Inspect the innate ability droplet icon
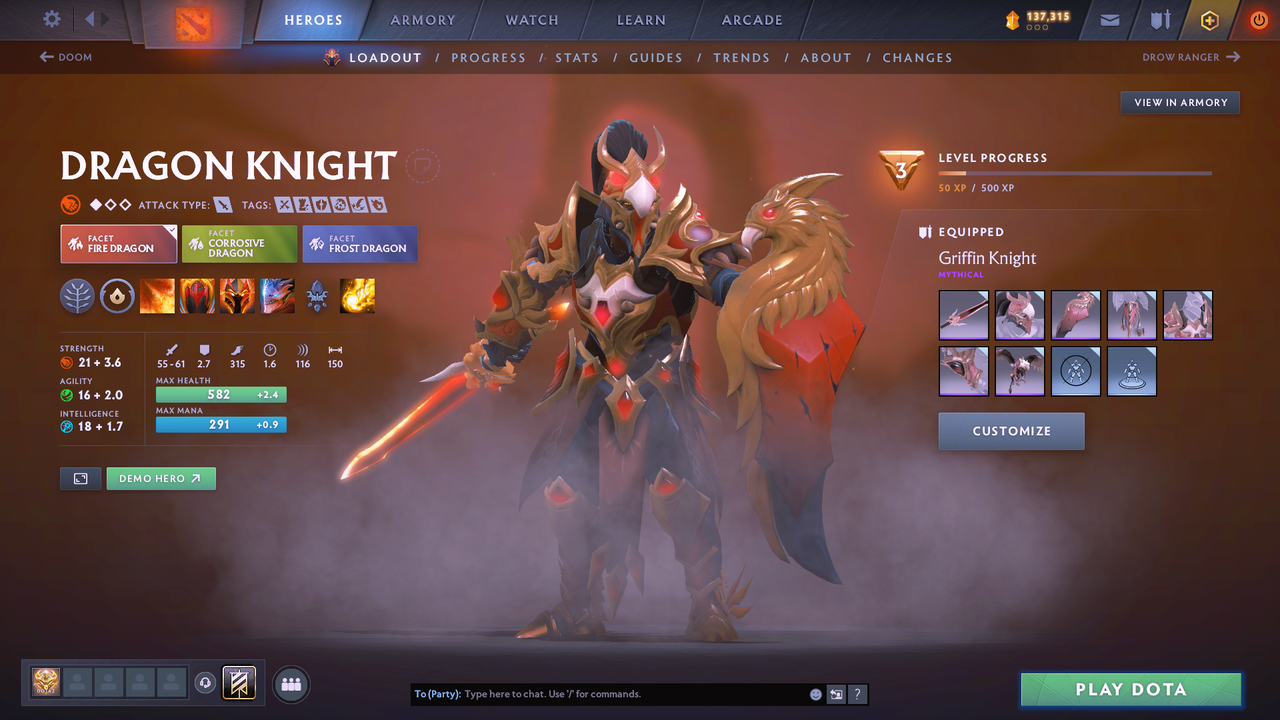 pos(117,296)
